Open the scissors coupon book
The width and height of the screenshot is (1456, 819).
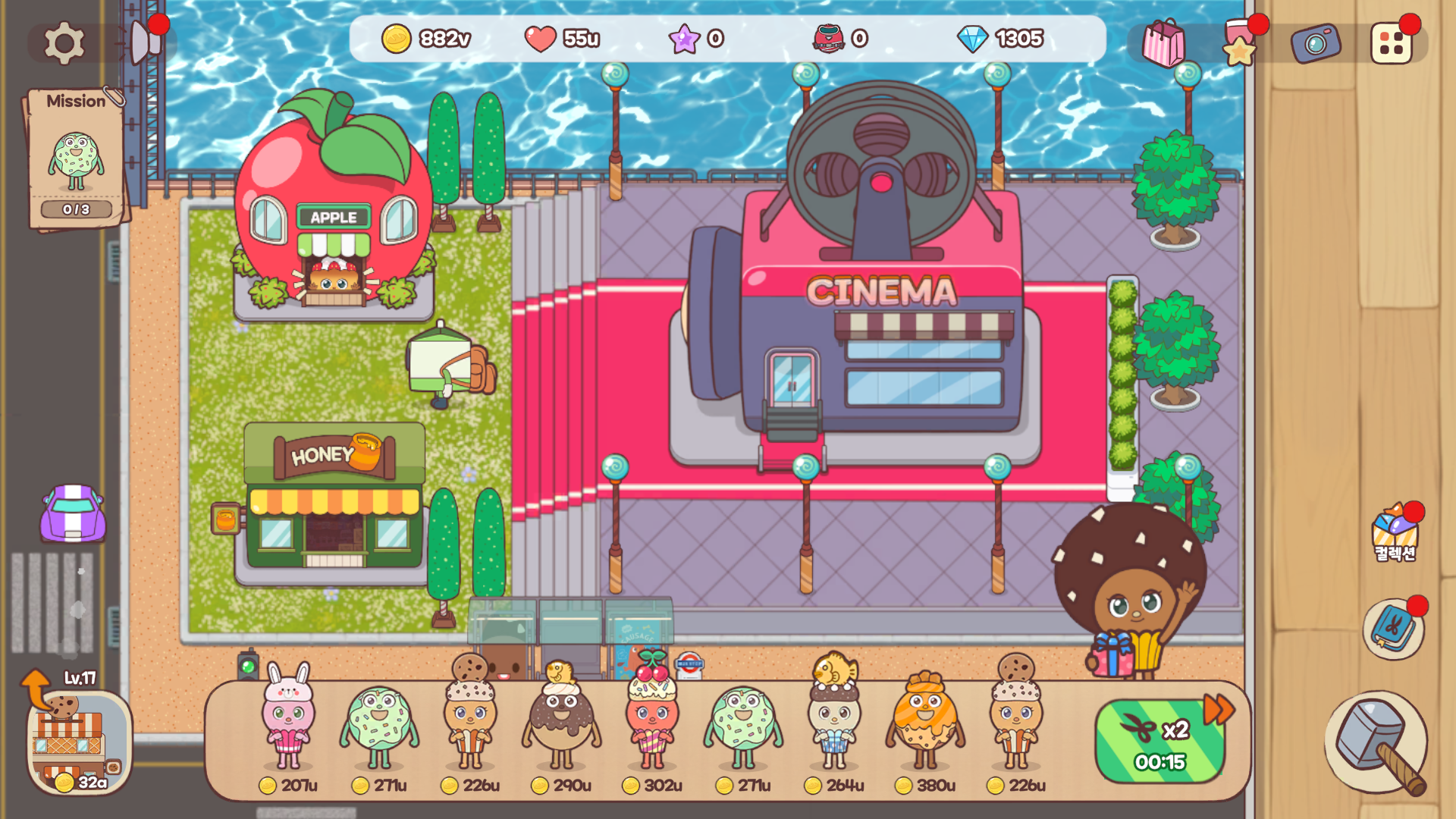(x=1395, y=629)
